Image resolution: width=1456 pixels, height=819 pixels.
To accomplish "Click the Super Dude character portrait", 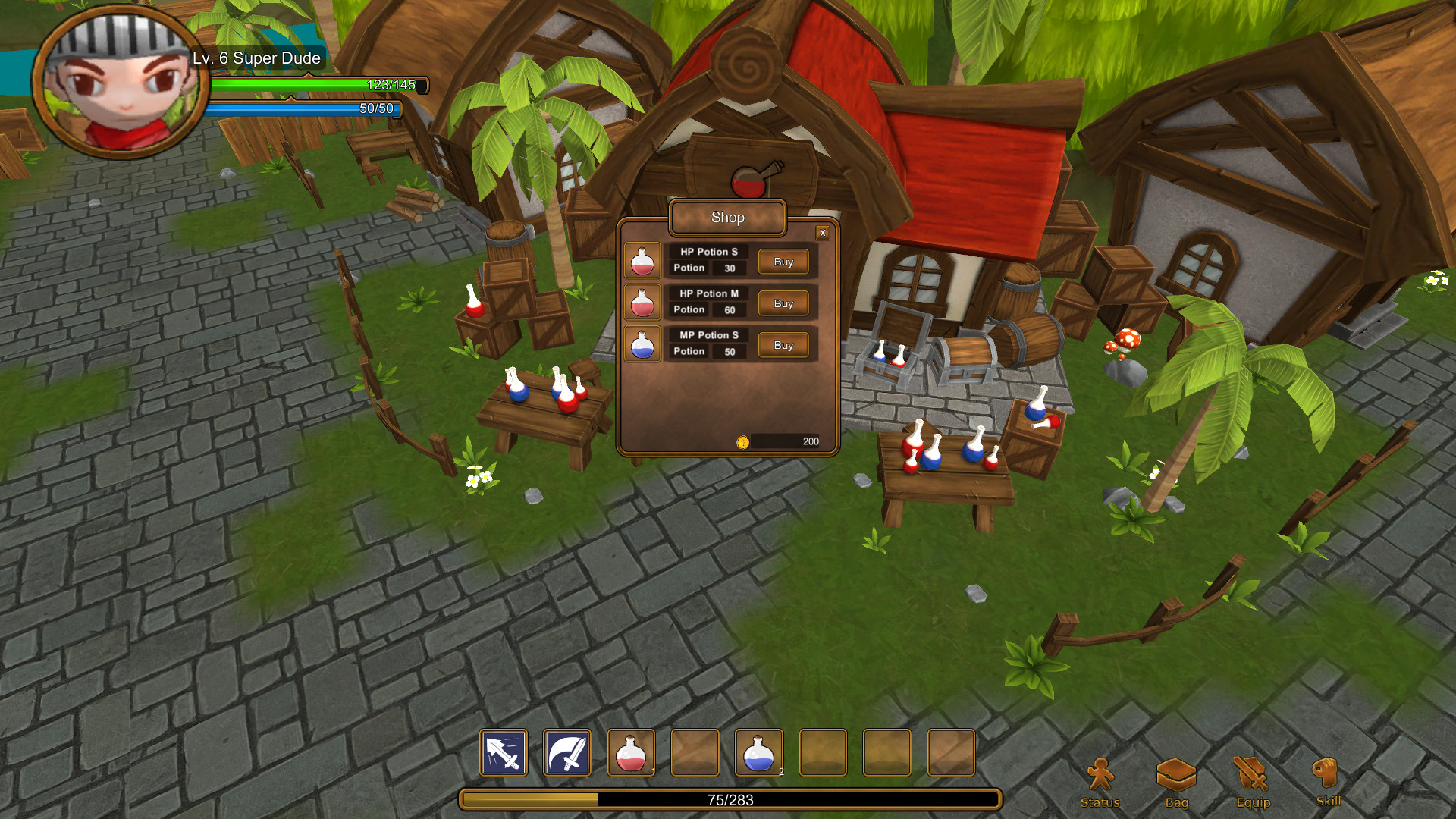I will [x=120, y=83].
